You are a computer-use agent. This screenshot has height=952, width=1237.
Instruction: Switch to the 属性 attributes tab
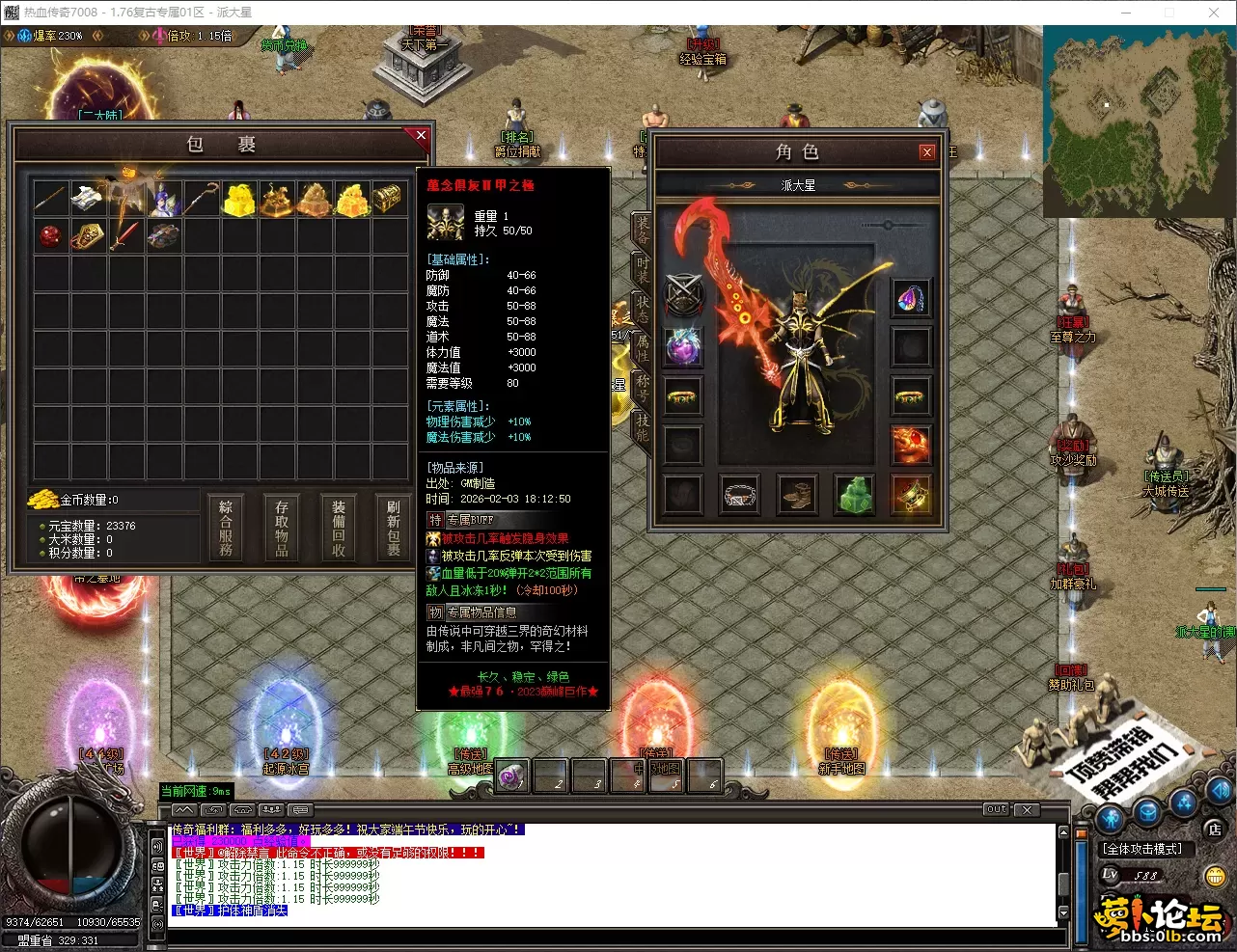click(642, 348)
